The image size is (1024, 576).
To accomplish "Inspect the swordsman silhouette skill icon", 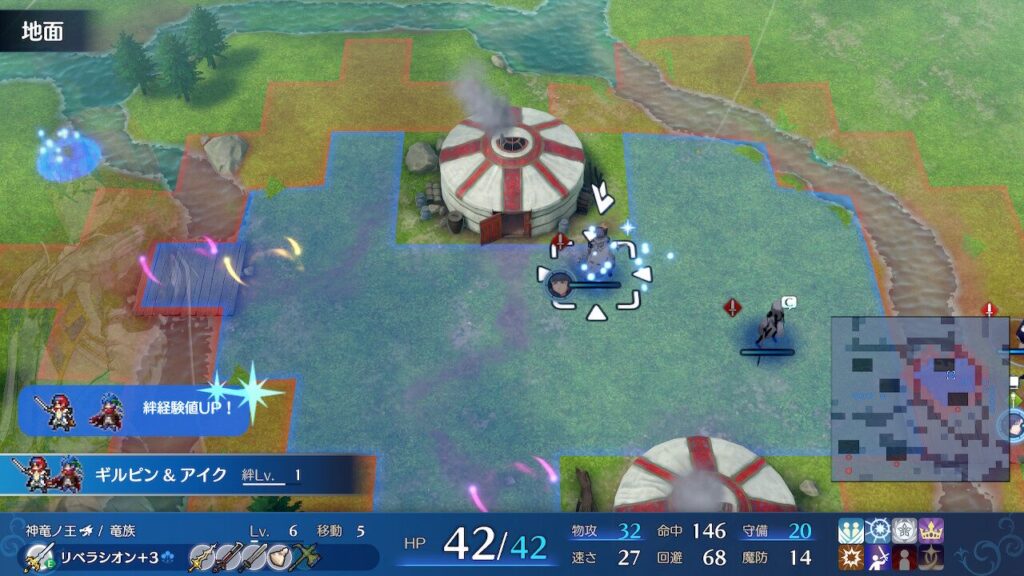I will pyautogui.click(x=878, y=557).
